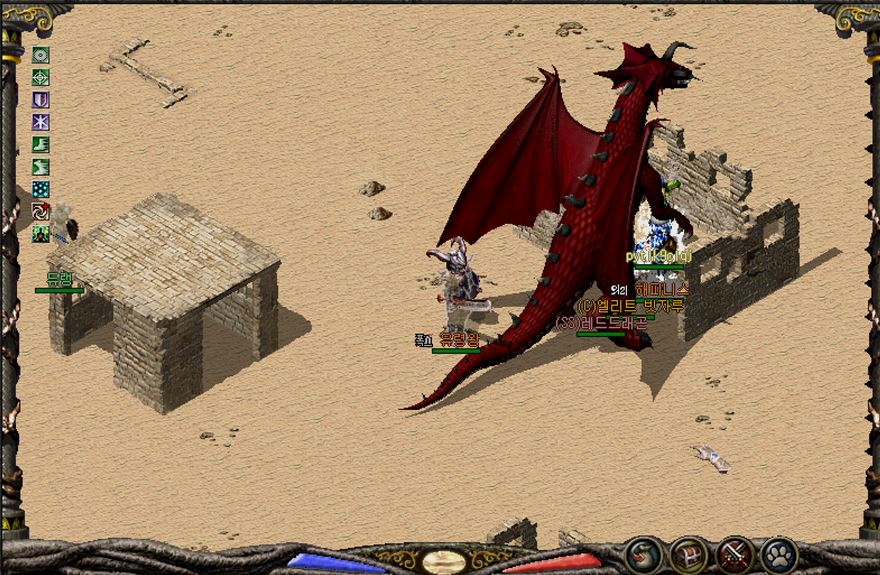Open the crossed swords combat button

[734, 554]
